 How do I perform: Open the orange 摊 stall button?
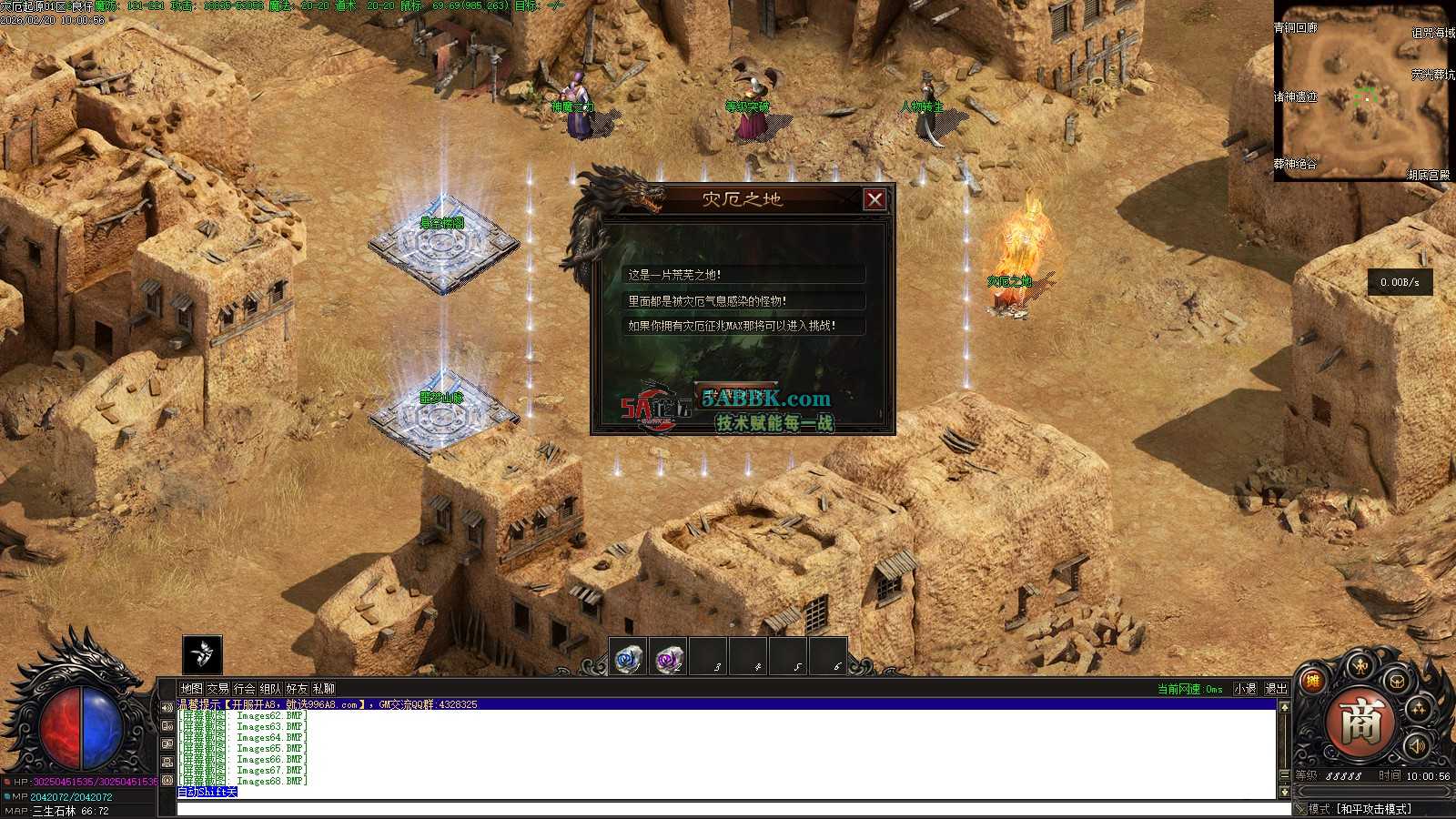[x=1312, y=682]
